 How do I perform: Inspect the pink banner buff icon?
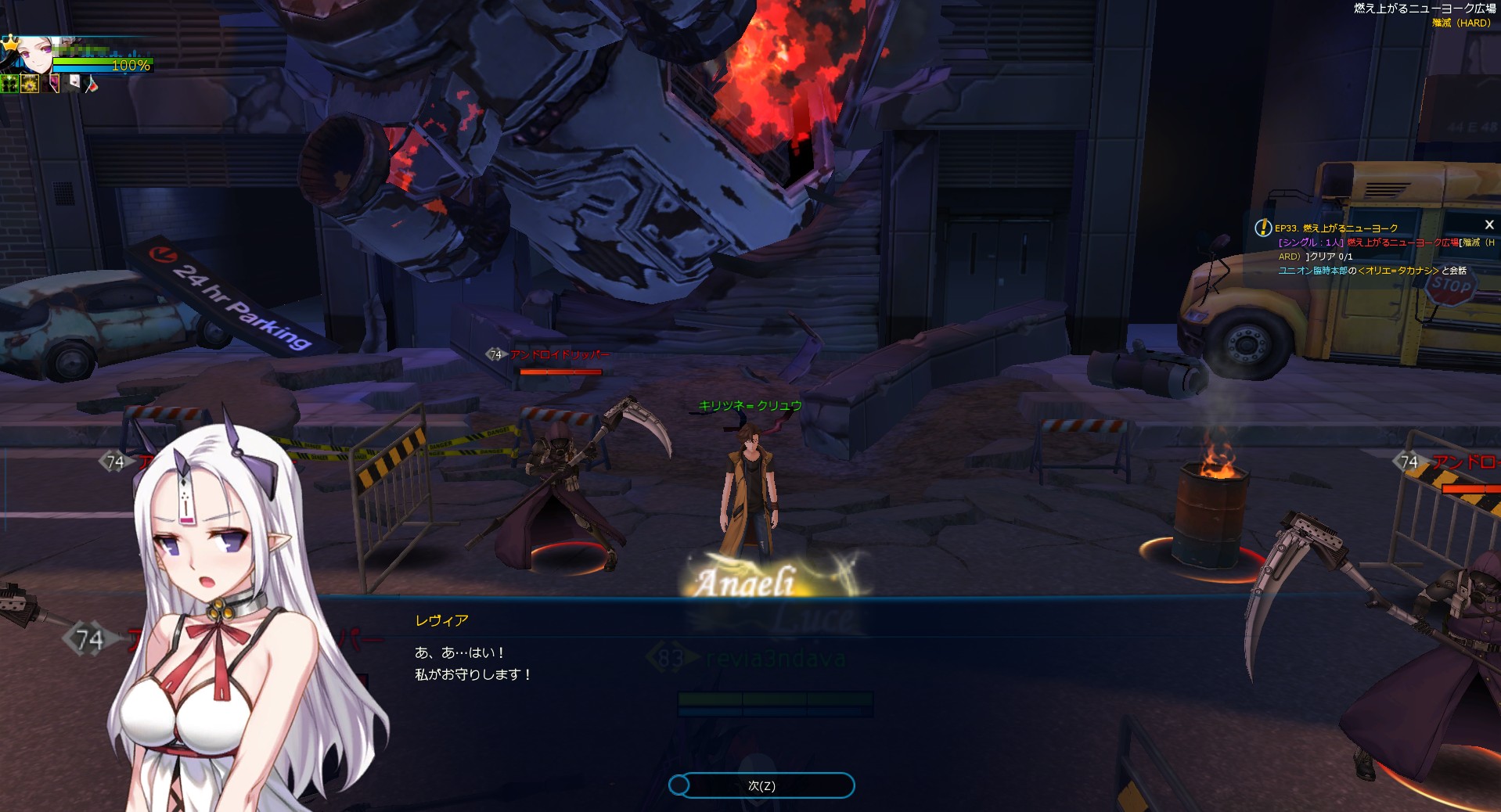53,83
